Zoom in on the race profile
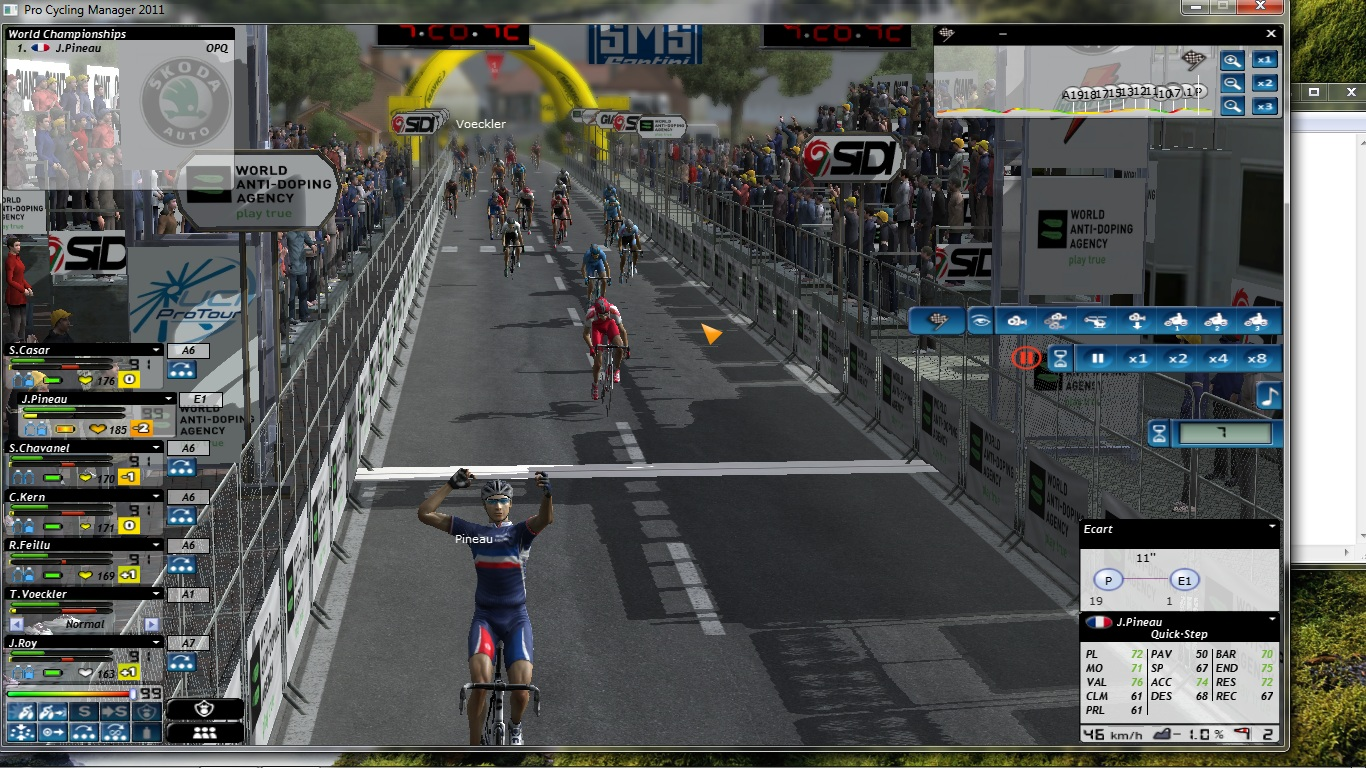Image resolution: width=1366 pixels, height=768 pixels. pos(1233,60)
